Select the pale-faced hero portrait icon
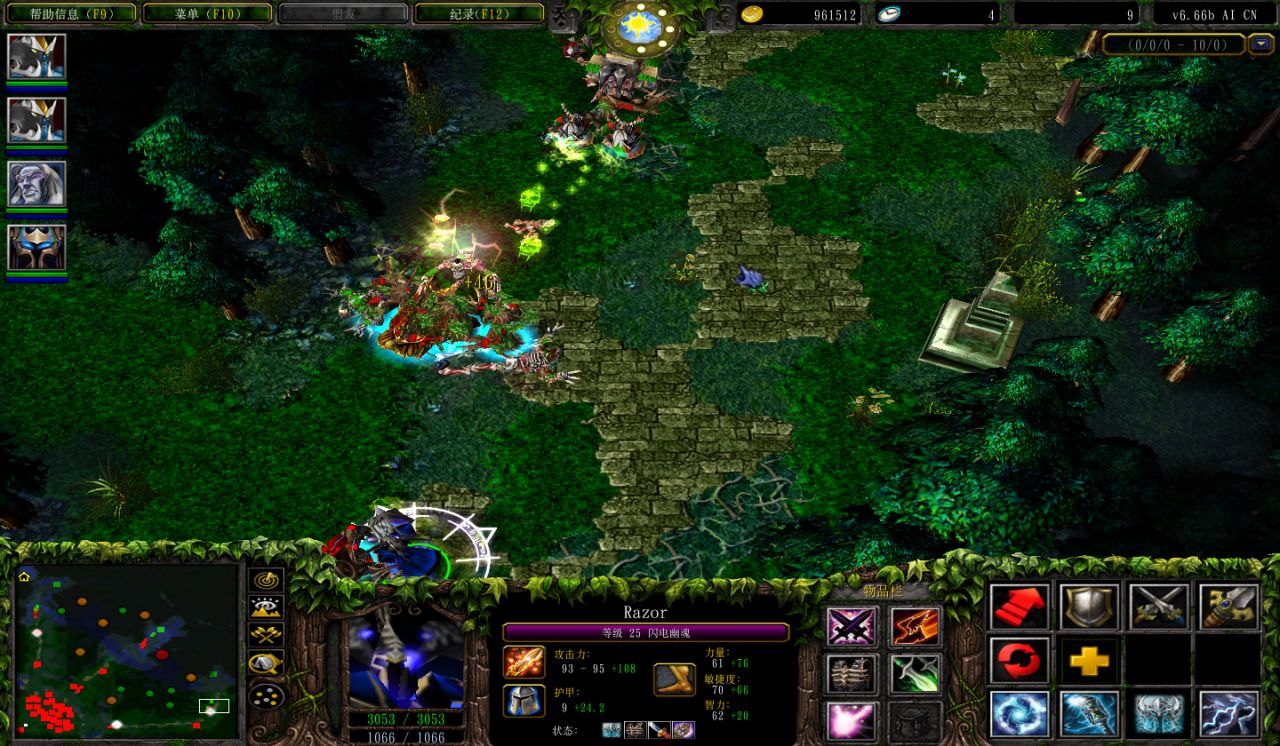Viewport: 1280px width, 746px height. coord(37,183)
